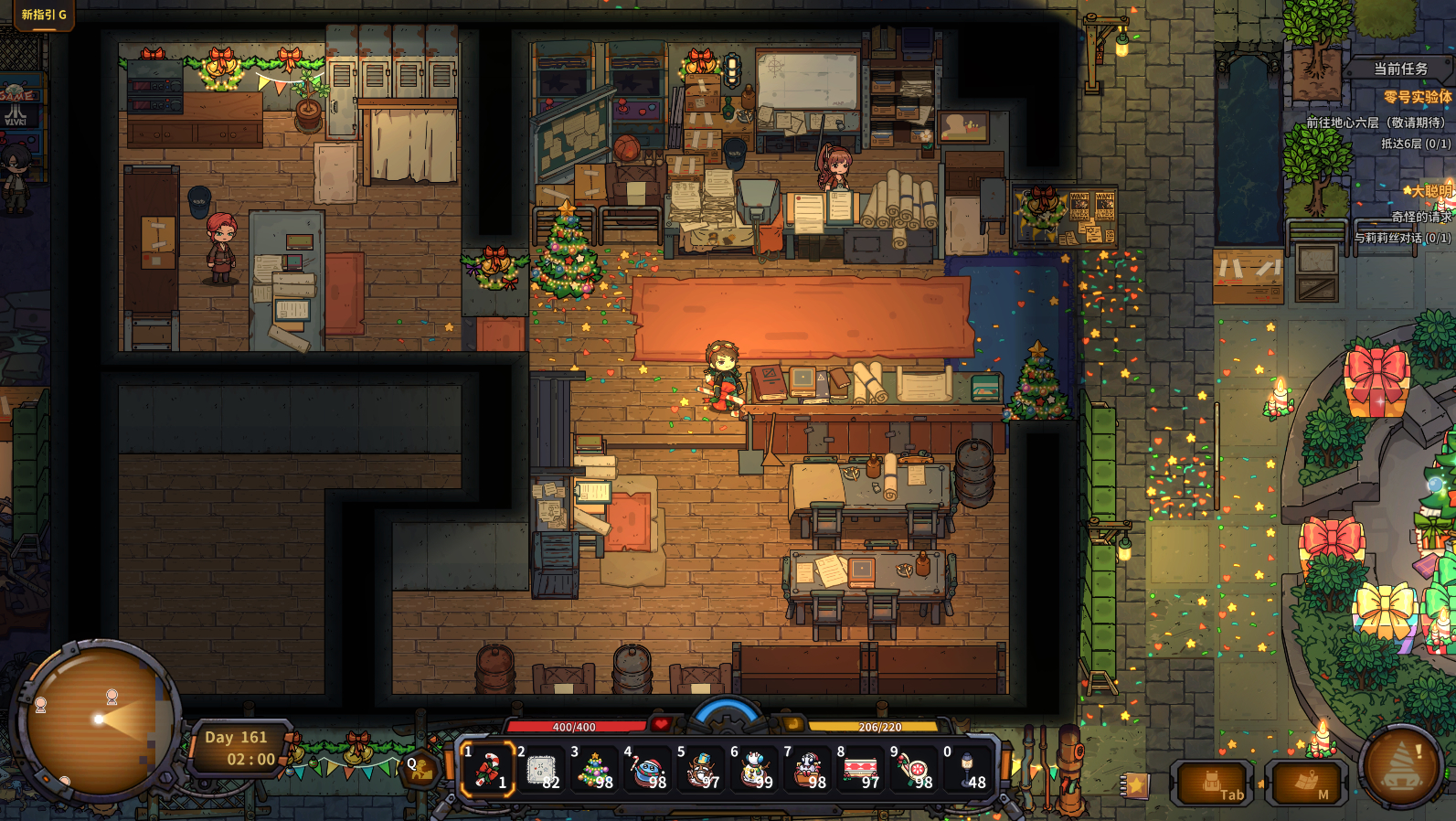This screenshot has height=821, width=1456.
Task: Open the 零号实验体 quest entry
Action: pos(1417,97)
